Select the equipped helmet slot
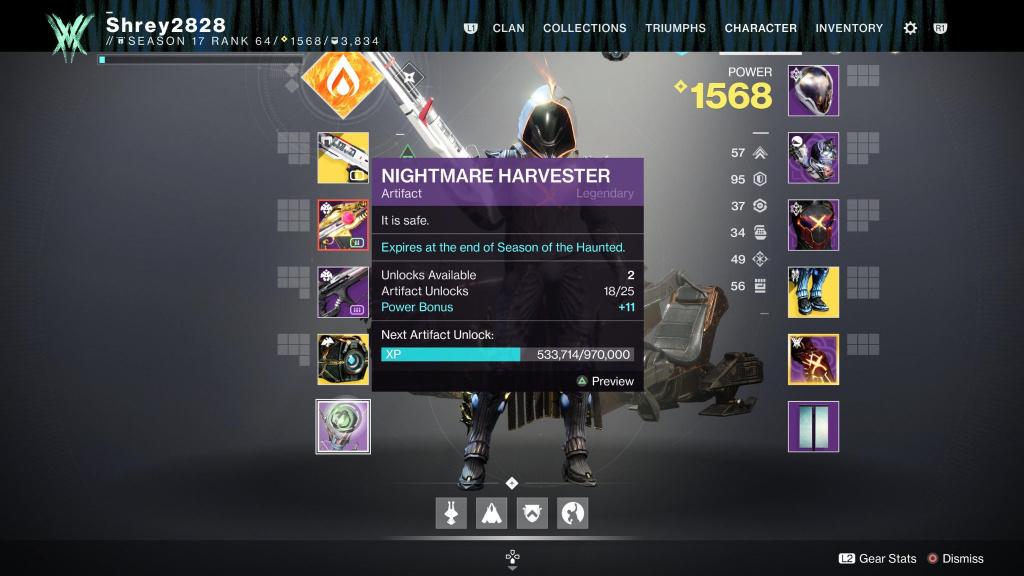 pyautogui.click(x=813, y=90)
